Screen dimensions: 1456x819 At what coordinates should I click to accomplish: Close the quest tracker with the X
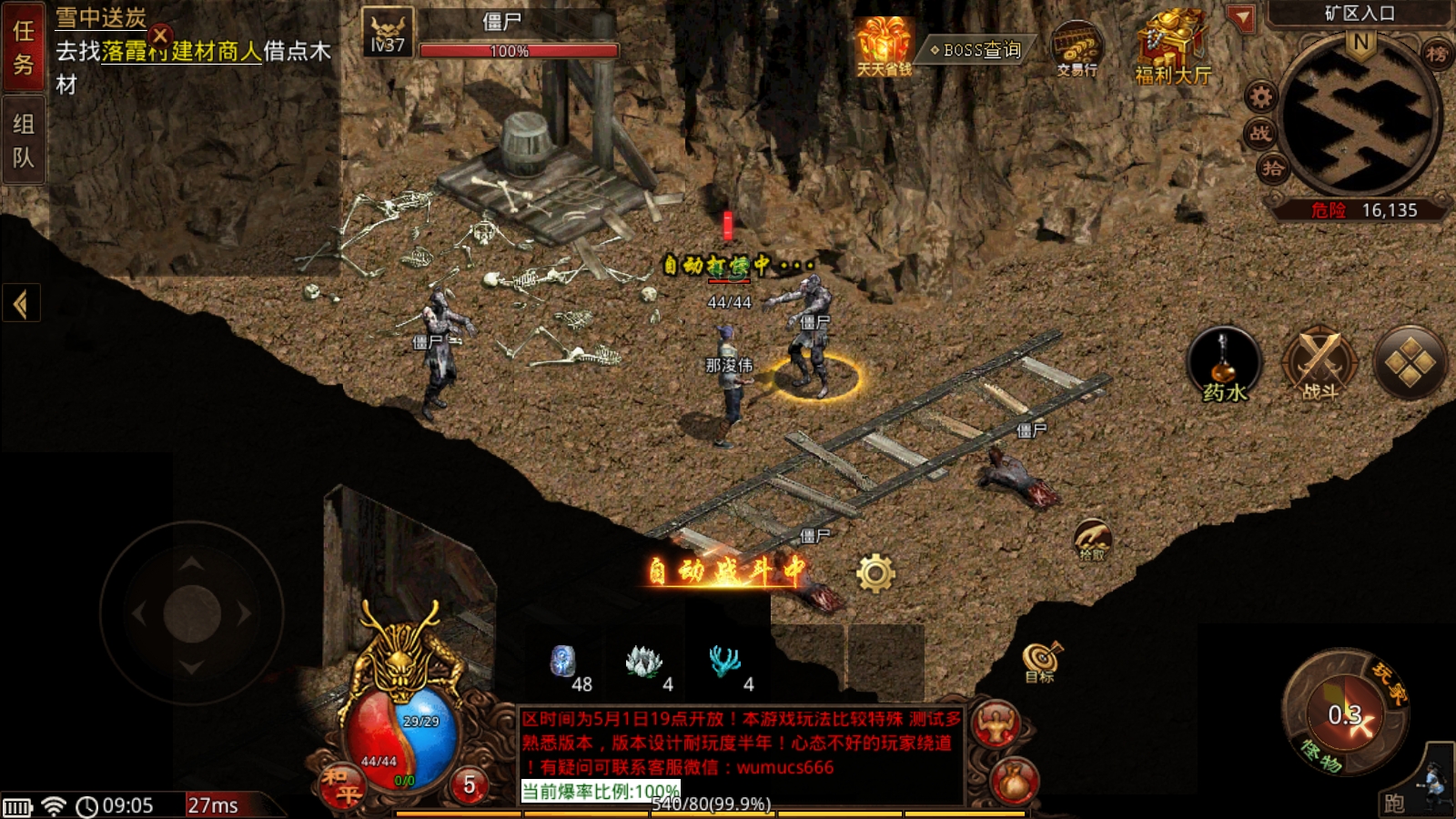click(160, 35)
